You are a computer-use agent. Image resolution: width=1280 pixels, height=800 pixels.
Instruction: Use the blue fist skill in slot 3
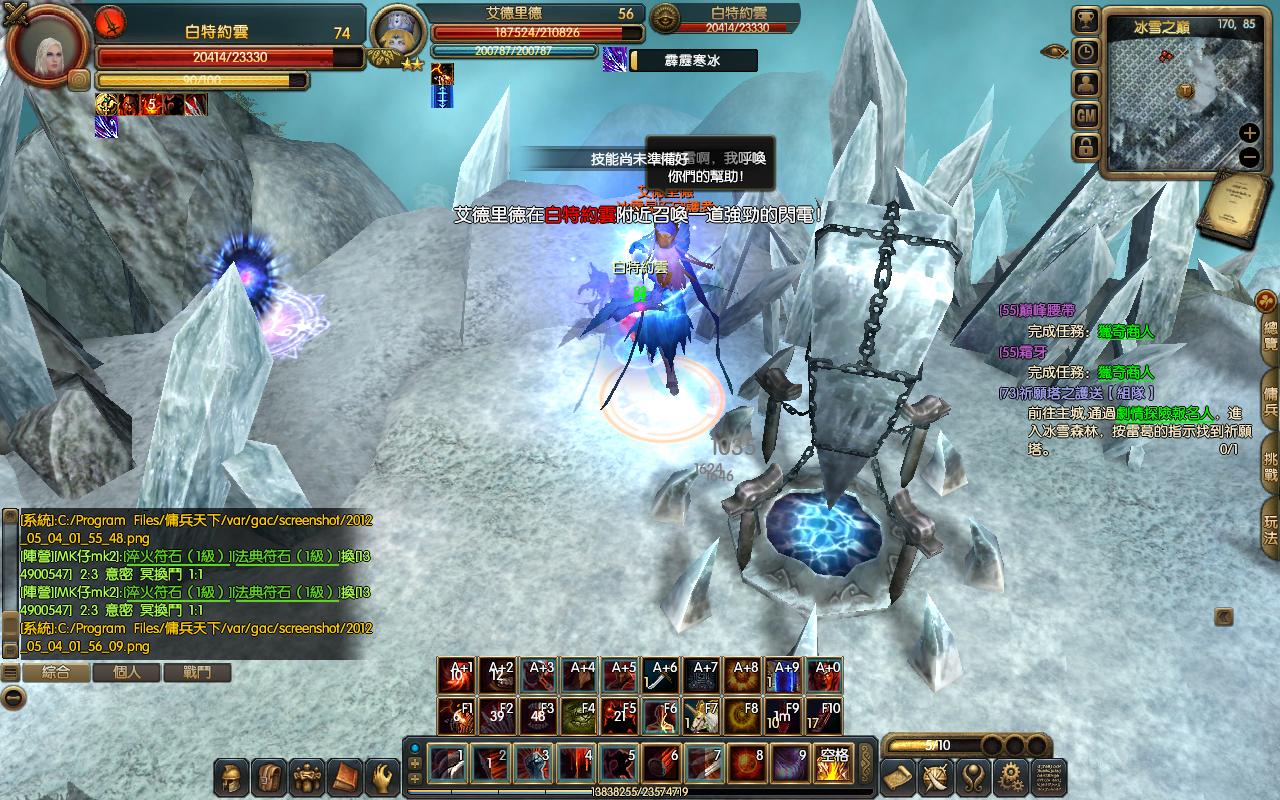pos(534,765)
